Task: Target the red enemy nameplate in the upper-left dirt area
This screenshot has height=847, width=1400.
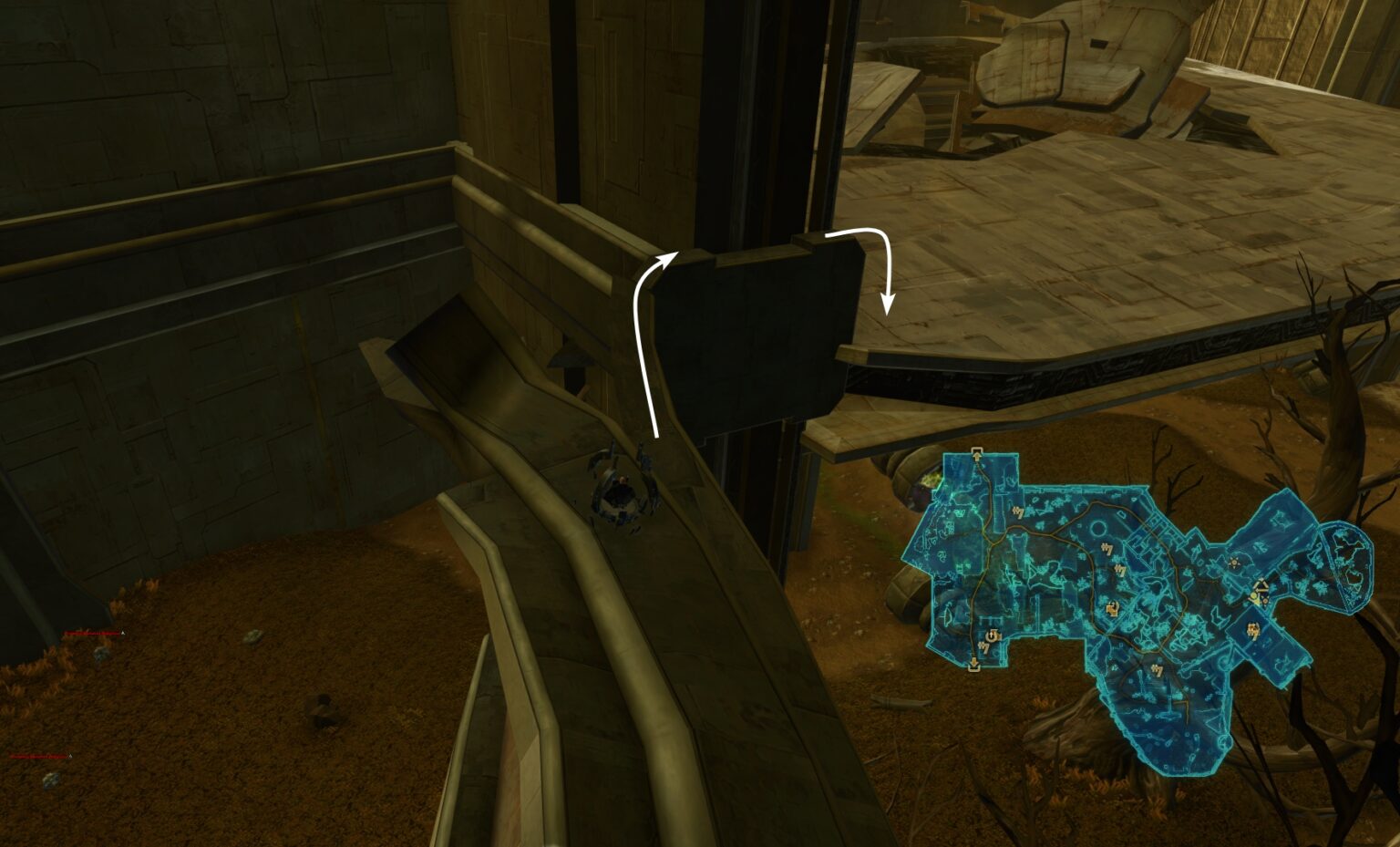Action: (92, 633)
